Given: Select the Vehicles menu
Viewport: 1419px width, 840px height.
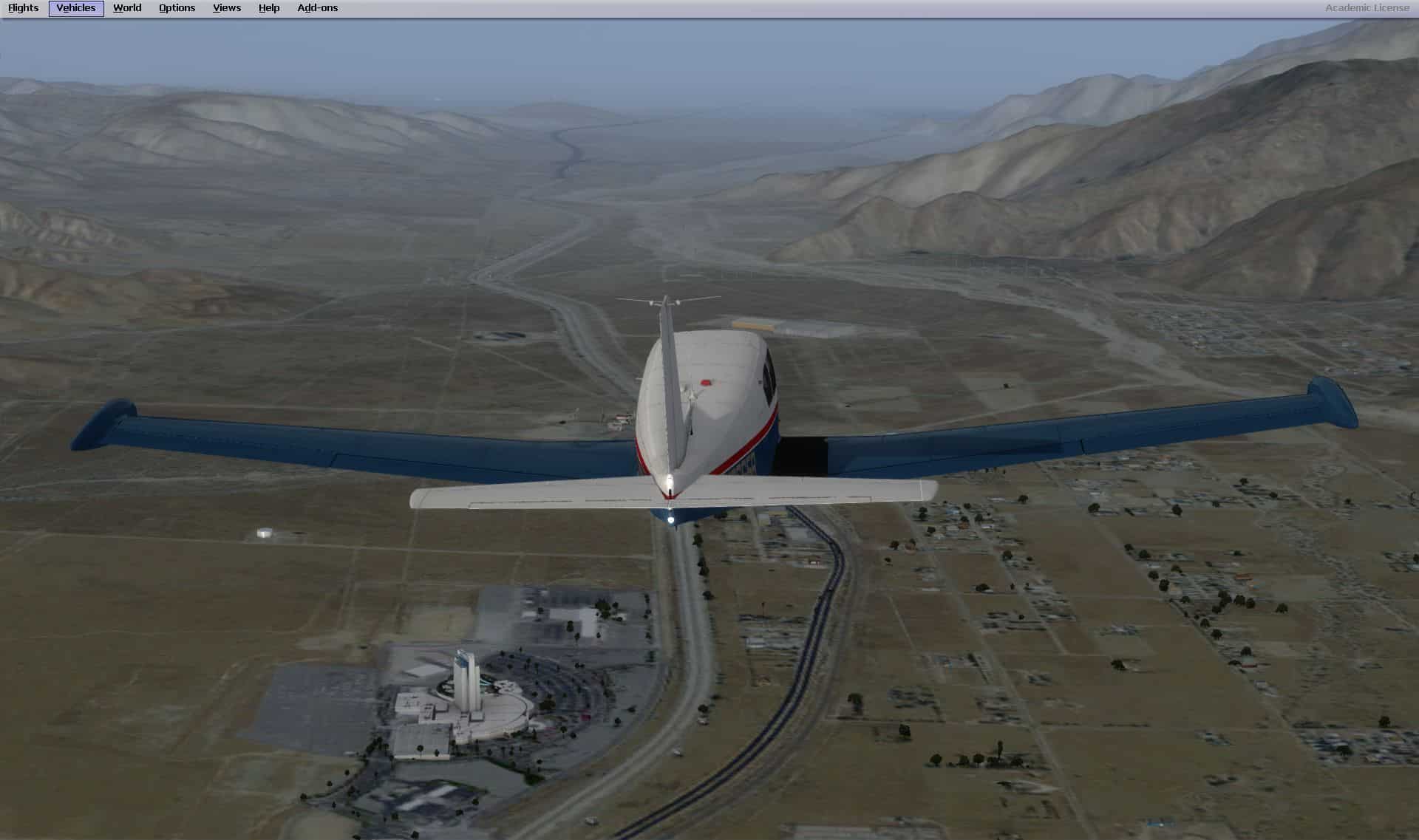Looking at the screenshot, I should pyautogui.click(x=76, y=8).
